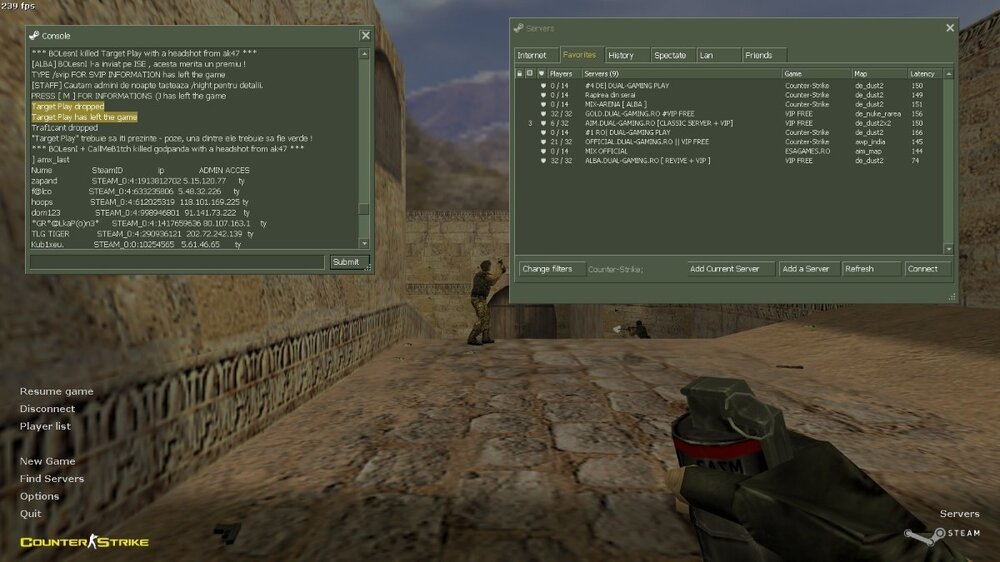This screenshot has height=562, width=1000.
Task: Switch to the Internet tab
Action: point(532,55)
